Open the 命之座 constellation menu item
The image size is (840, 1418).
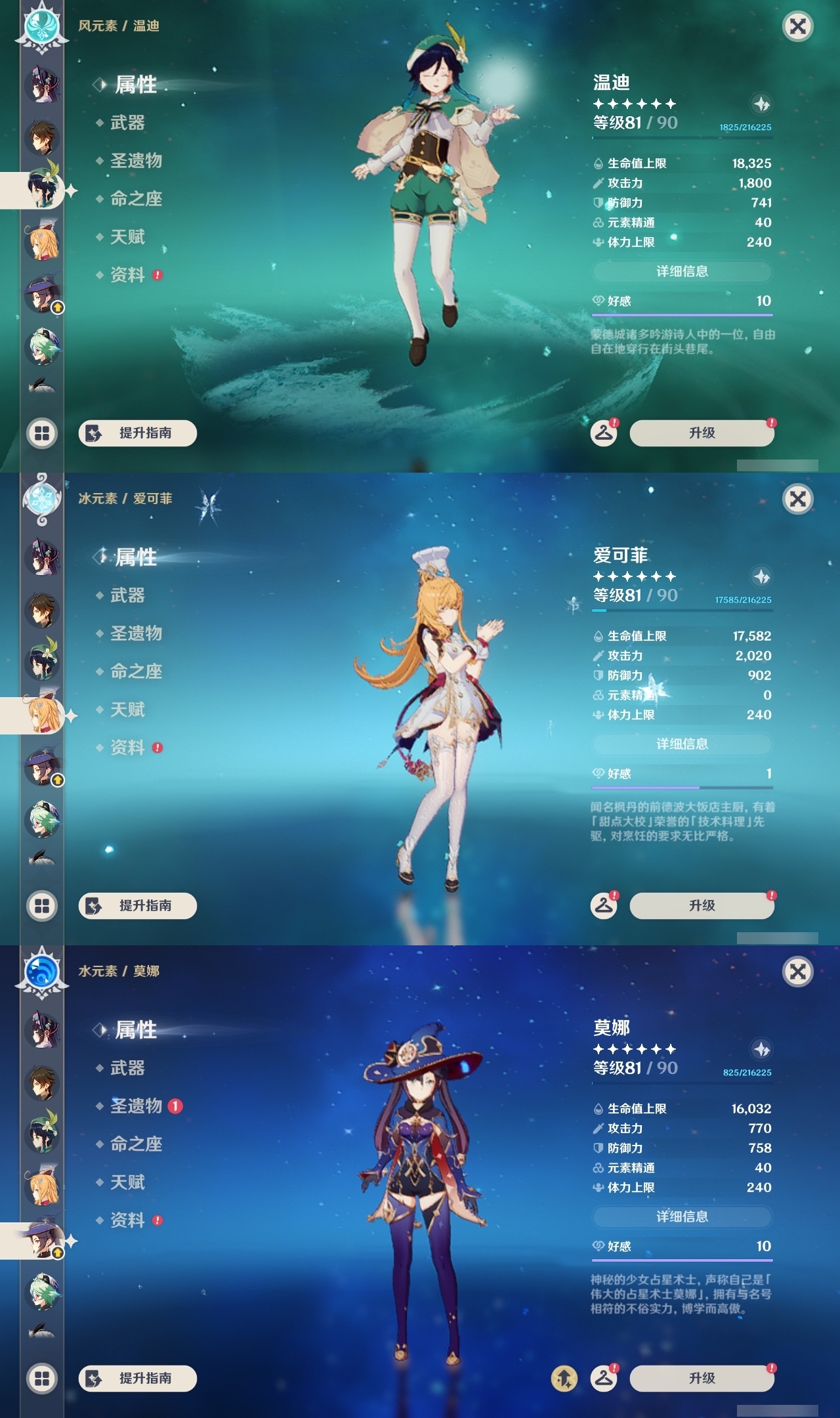pyautogui.click(x=135, y=200)
